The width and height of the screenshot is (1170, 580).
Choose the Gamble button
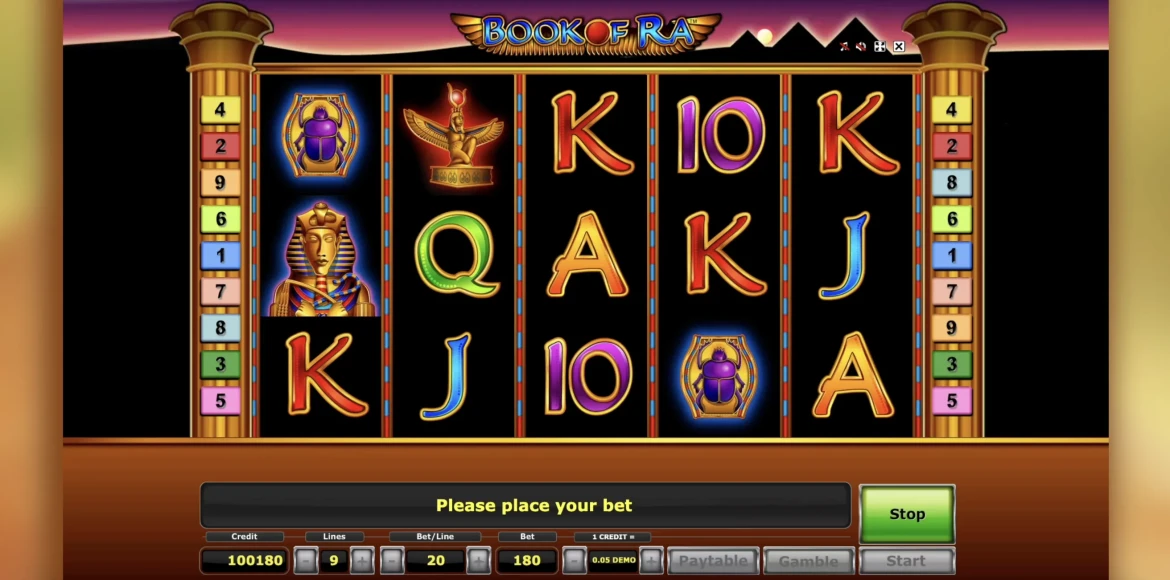808,561
